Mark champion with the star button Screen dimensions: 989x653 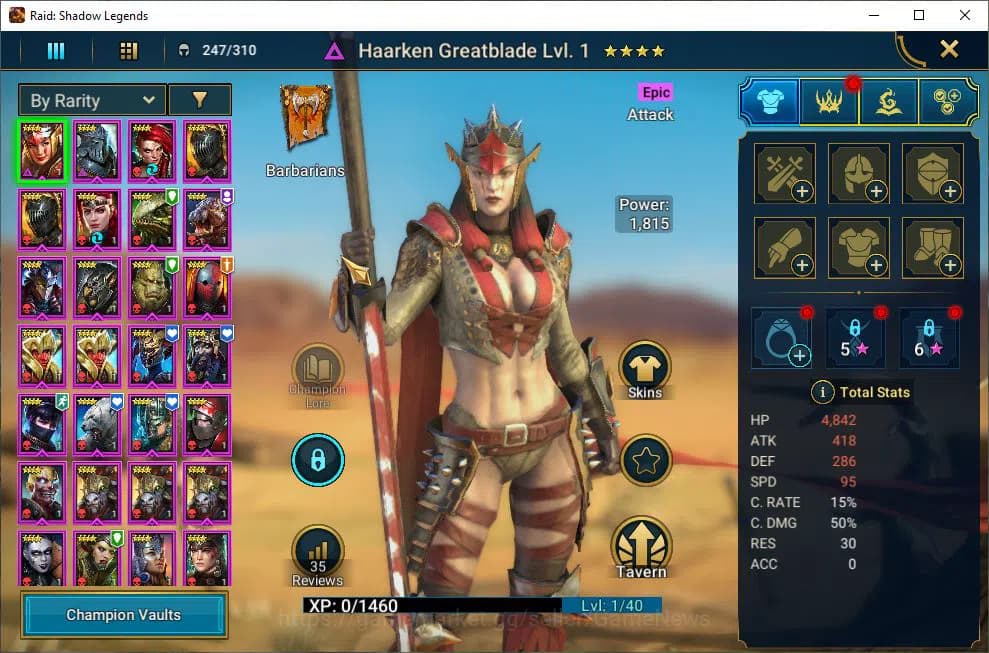(x=645, y=460)
